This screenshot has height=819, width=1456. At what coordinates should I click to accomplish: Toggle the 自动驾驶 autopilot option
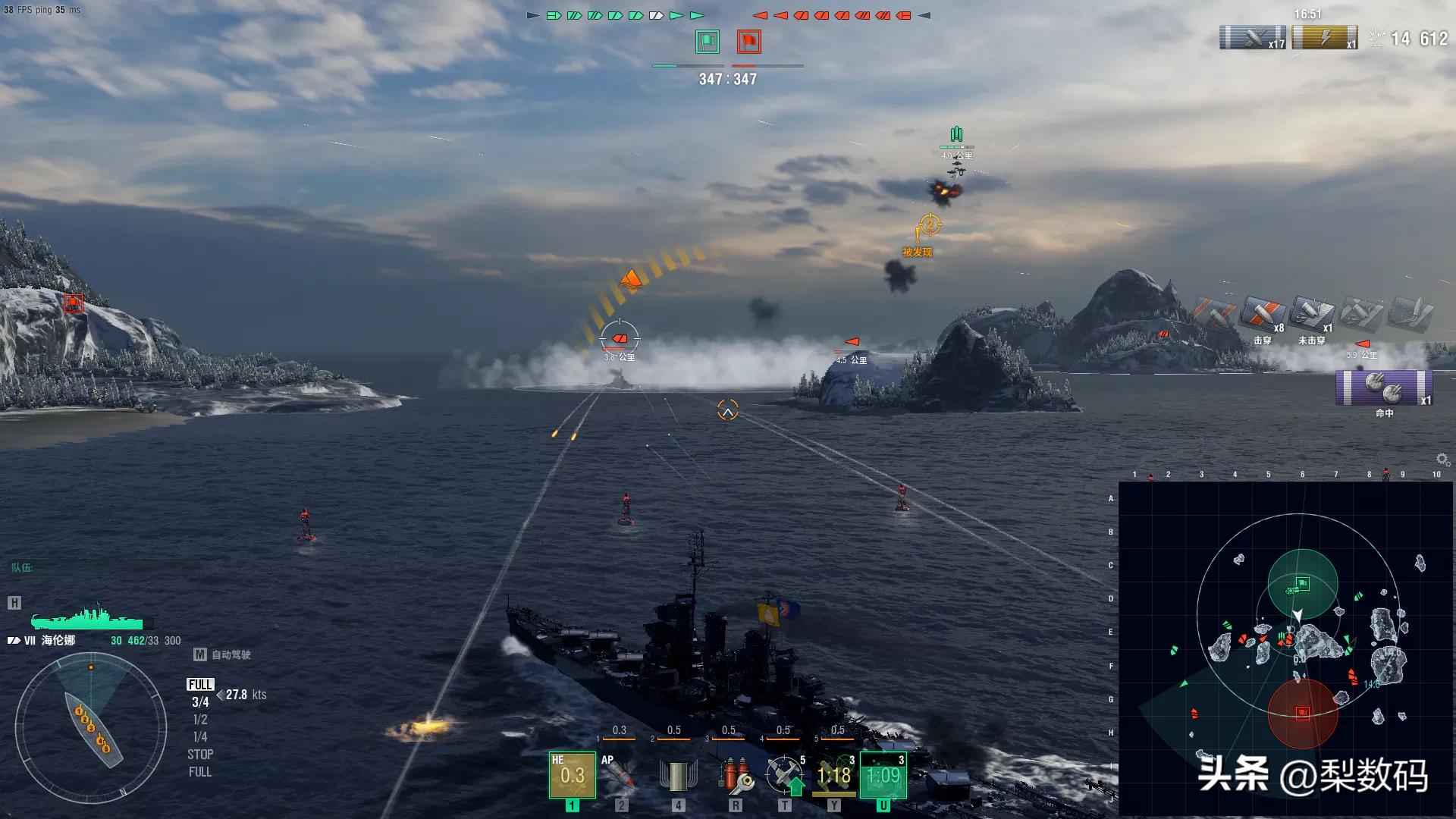223,654
